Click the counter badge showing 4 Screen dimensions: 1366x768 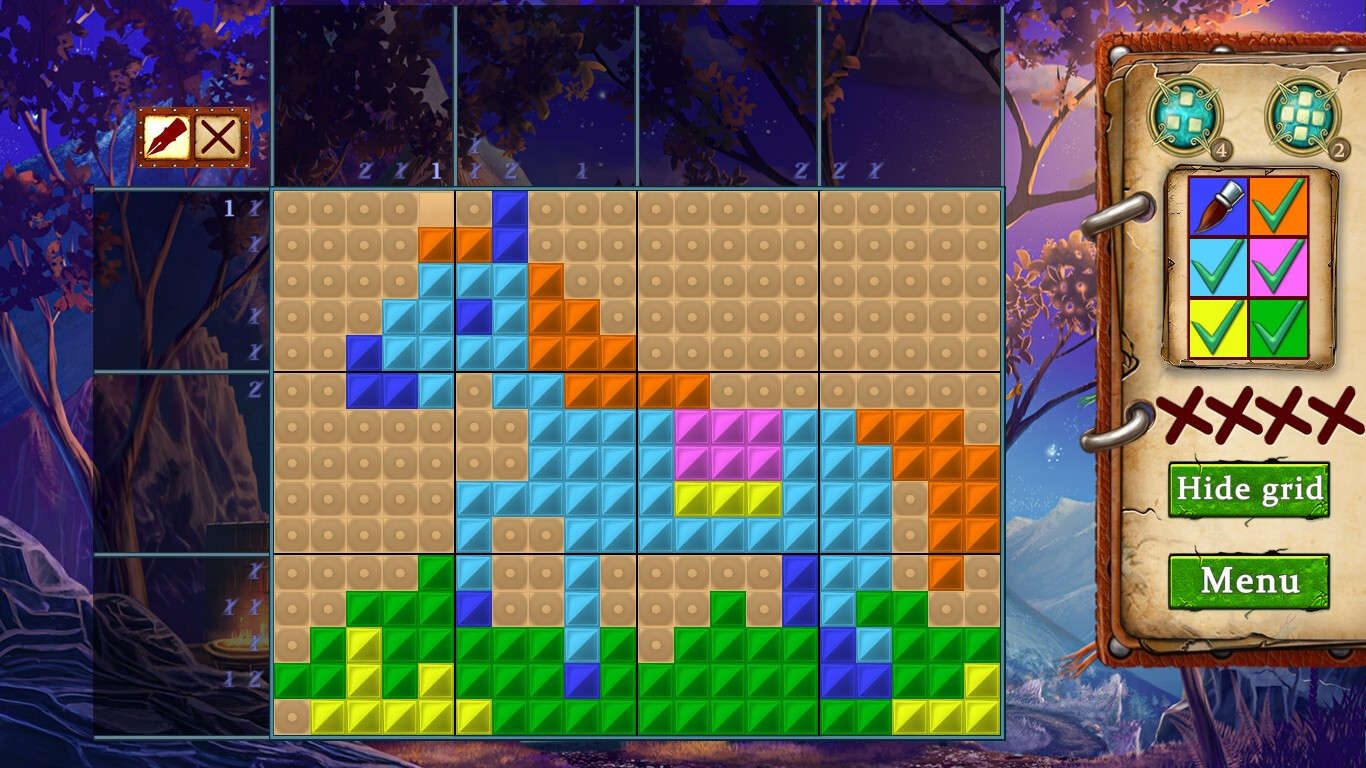point(1221,148)
